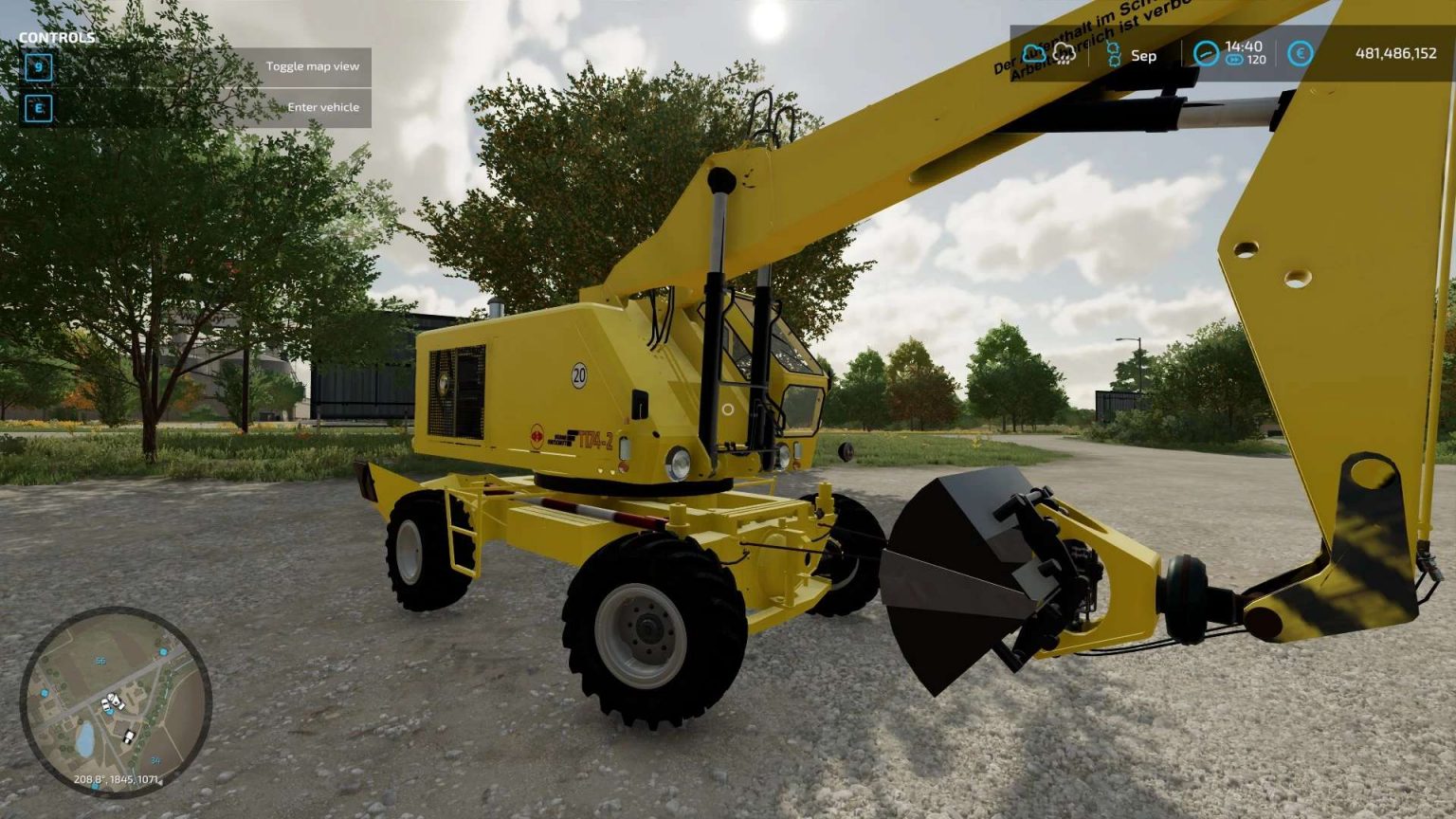Click the temperature leaf icon beside Sep

click(x=1113, y=55)
